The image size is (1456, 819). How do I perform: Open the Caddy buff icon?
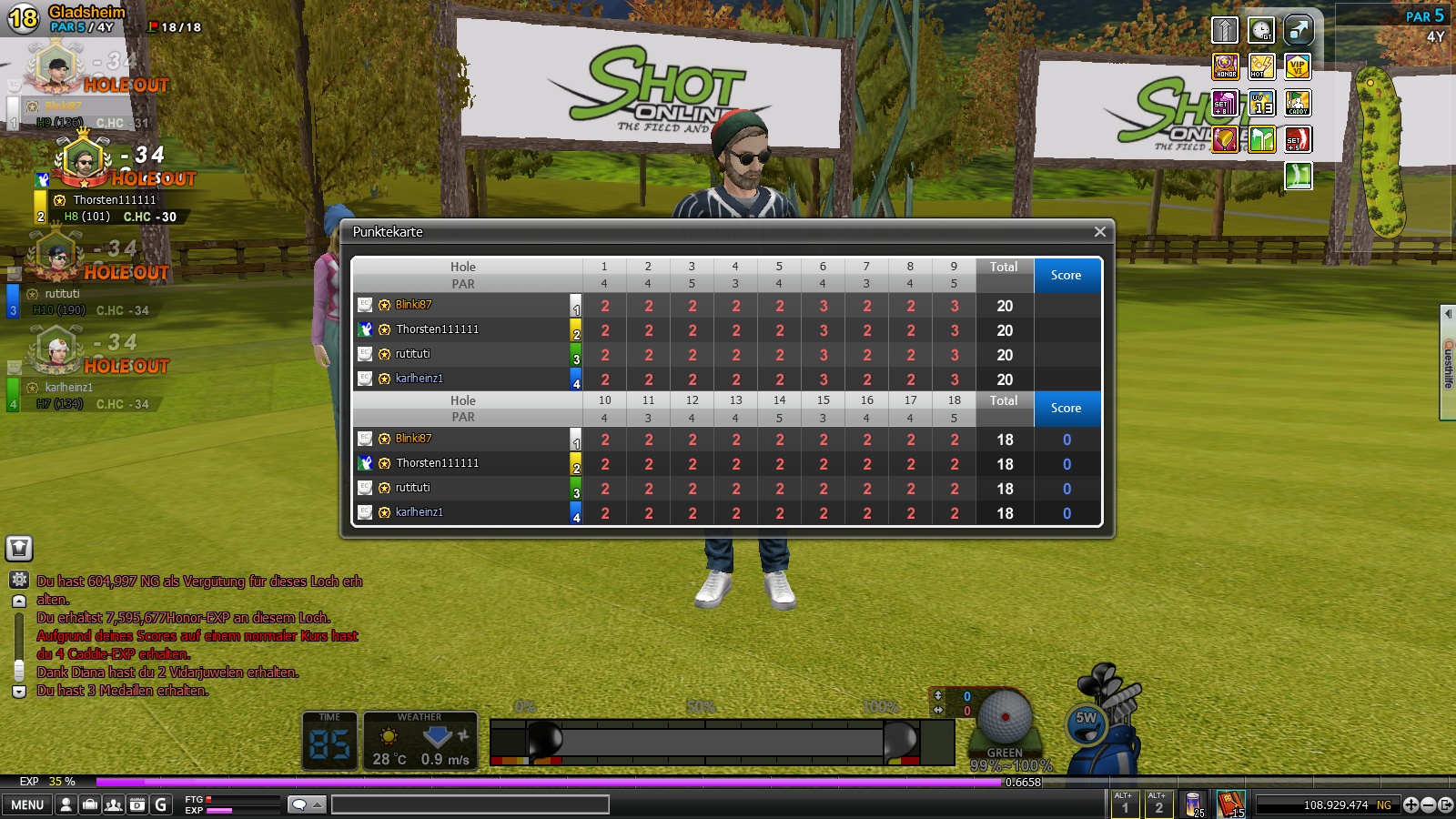click(1298, 103)
